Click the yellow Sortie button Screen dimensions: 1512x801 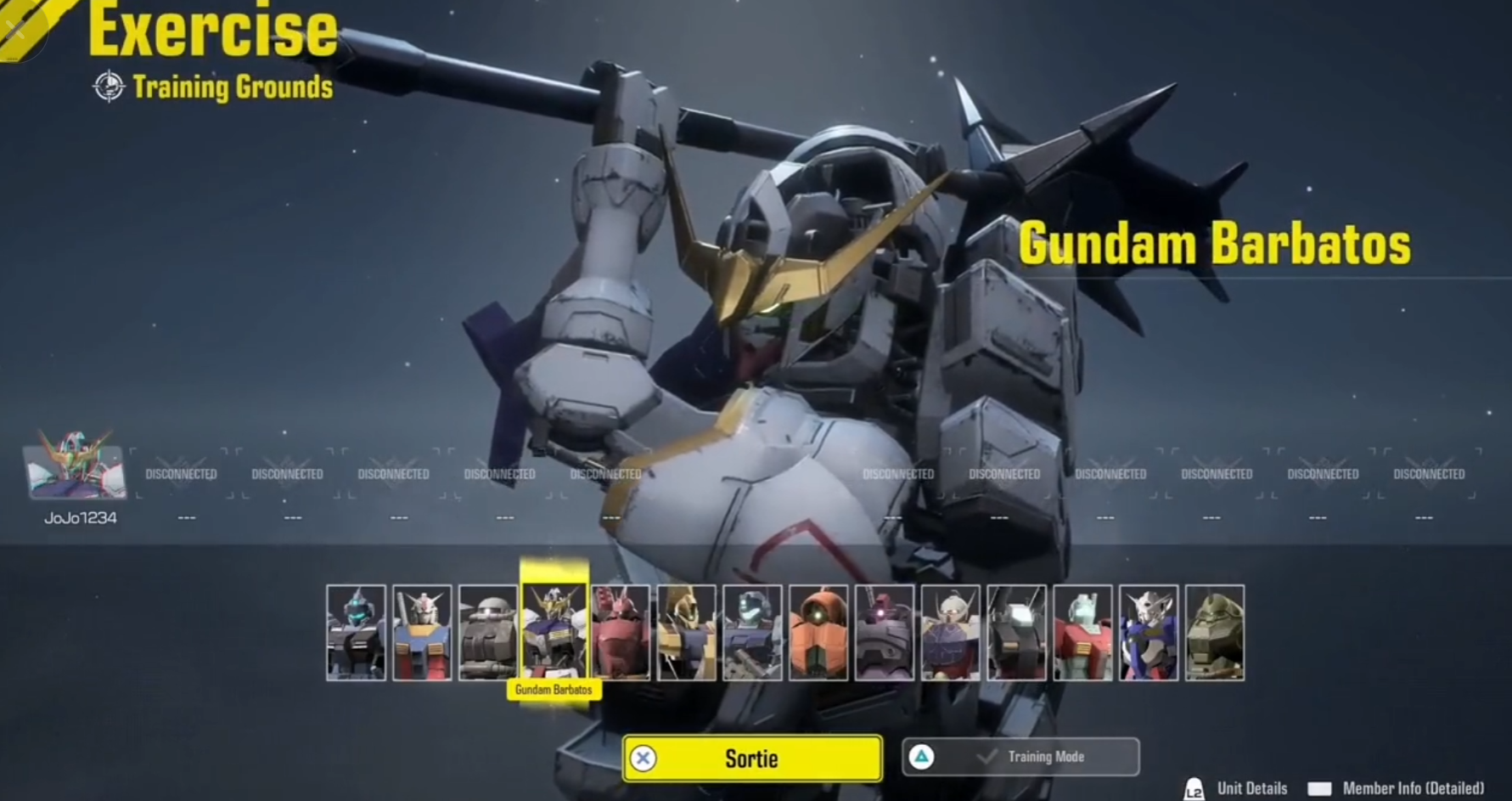coord(752,758)
